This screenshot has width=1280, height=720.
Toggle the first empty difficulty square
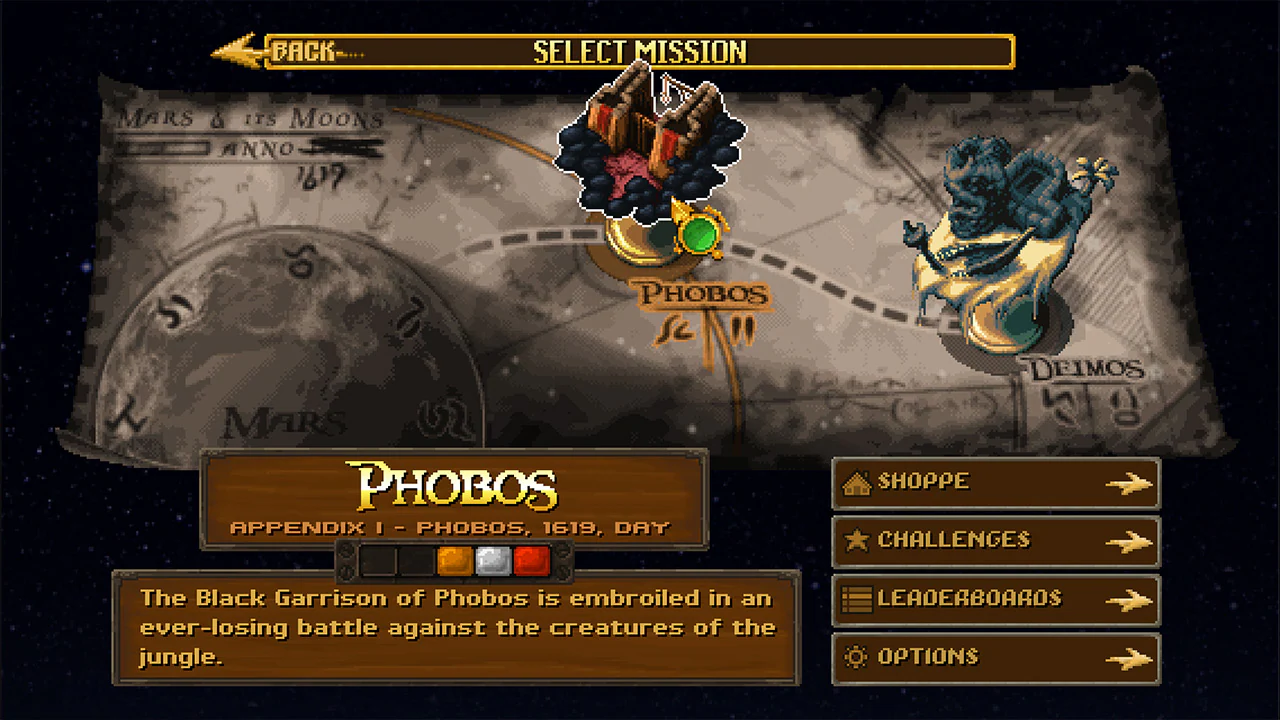click(x=378, y=561)
